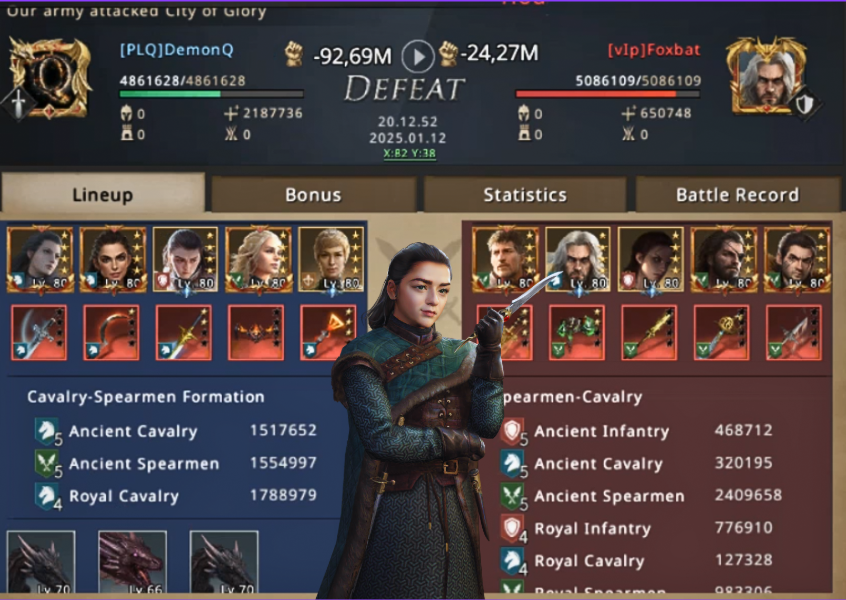Open the Bonus tab
This screenshot has width=846, height=600.
tap(313, 195)
